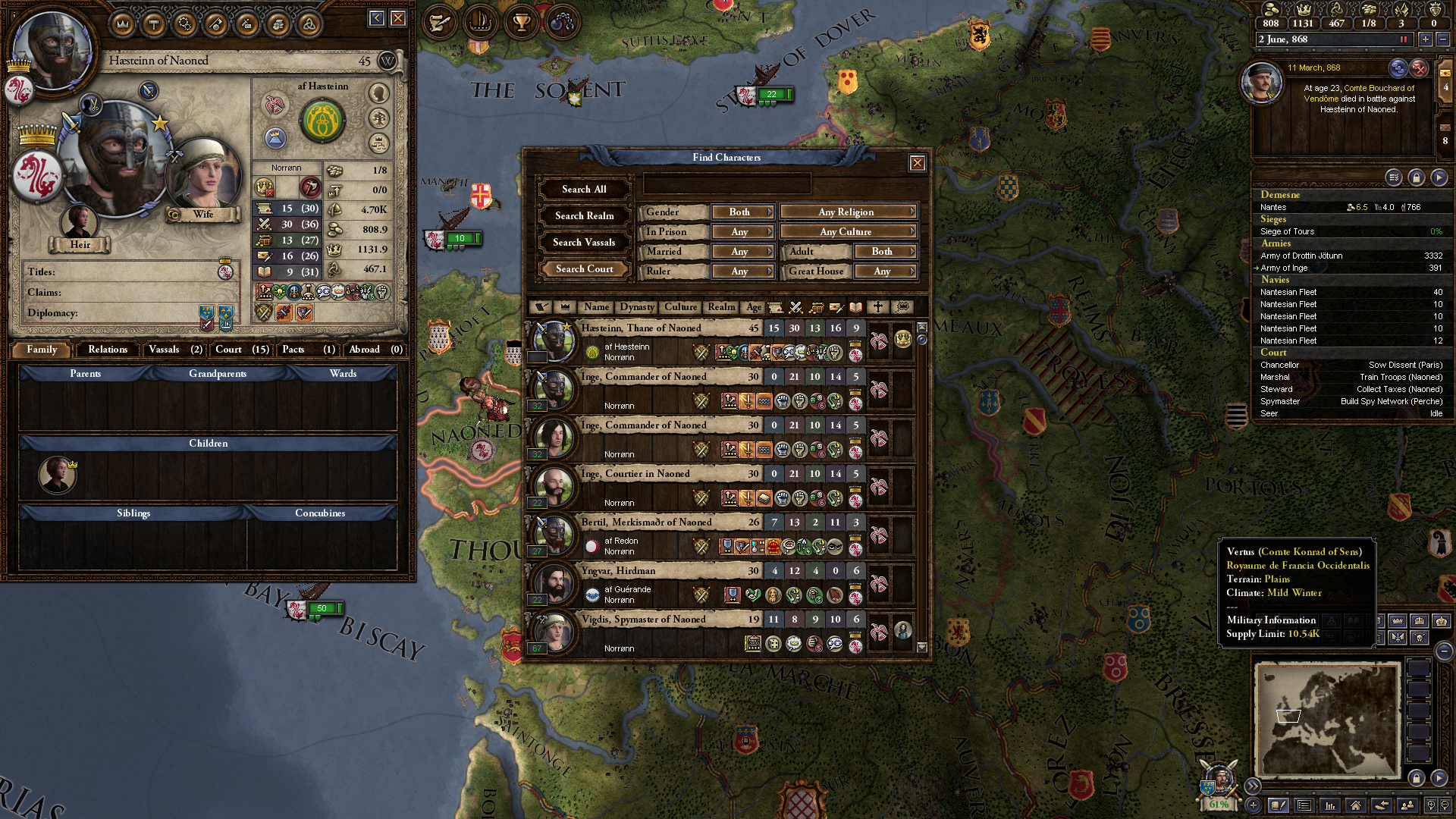Select Army of Drottin Jötunn in outliner
Screen dimensions: 1456x819
[1301, 256]
